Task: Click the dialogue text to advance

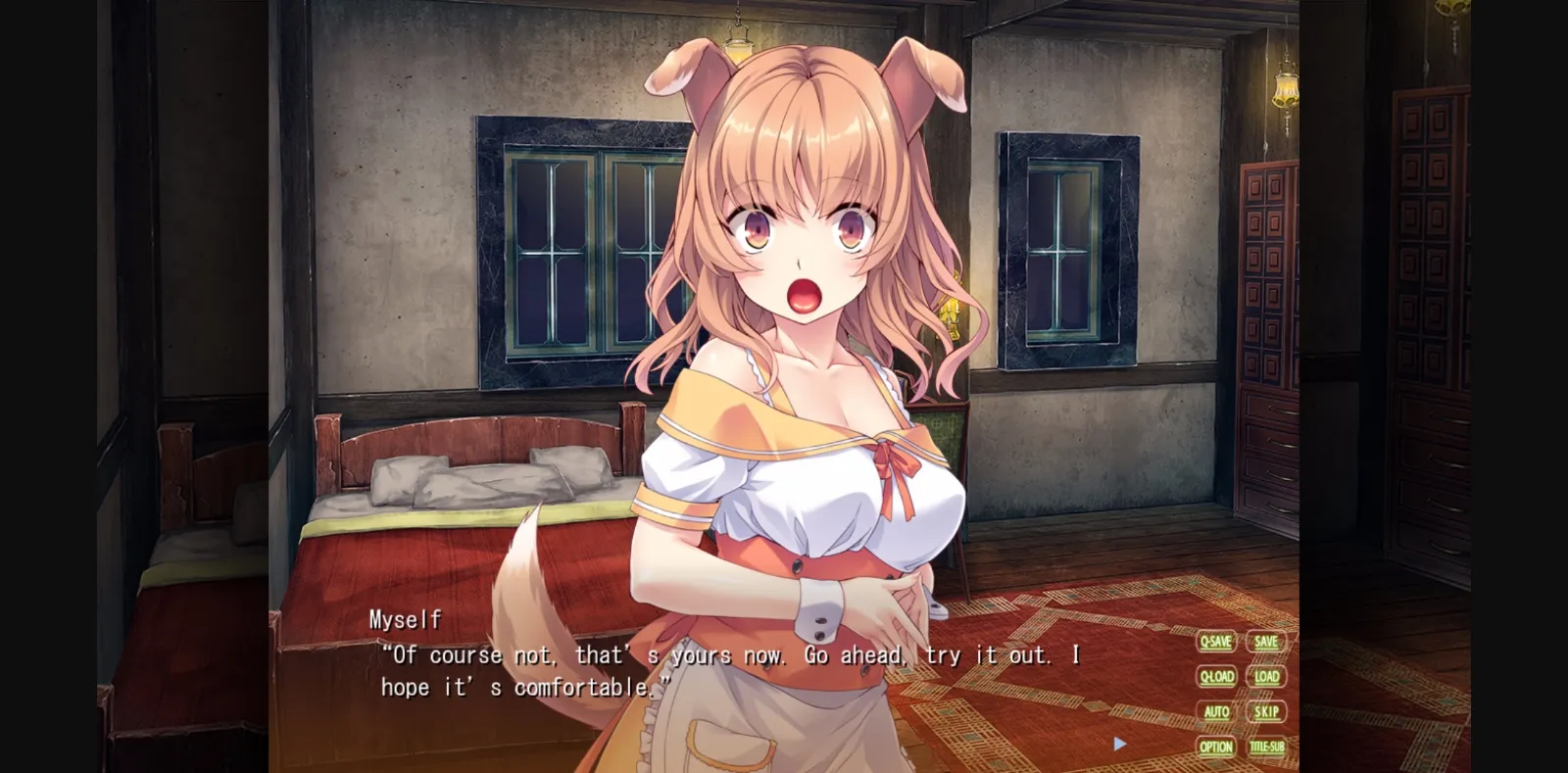Action: (686, 671)
